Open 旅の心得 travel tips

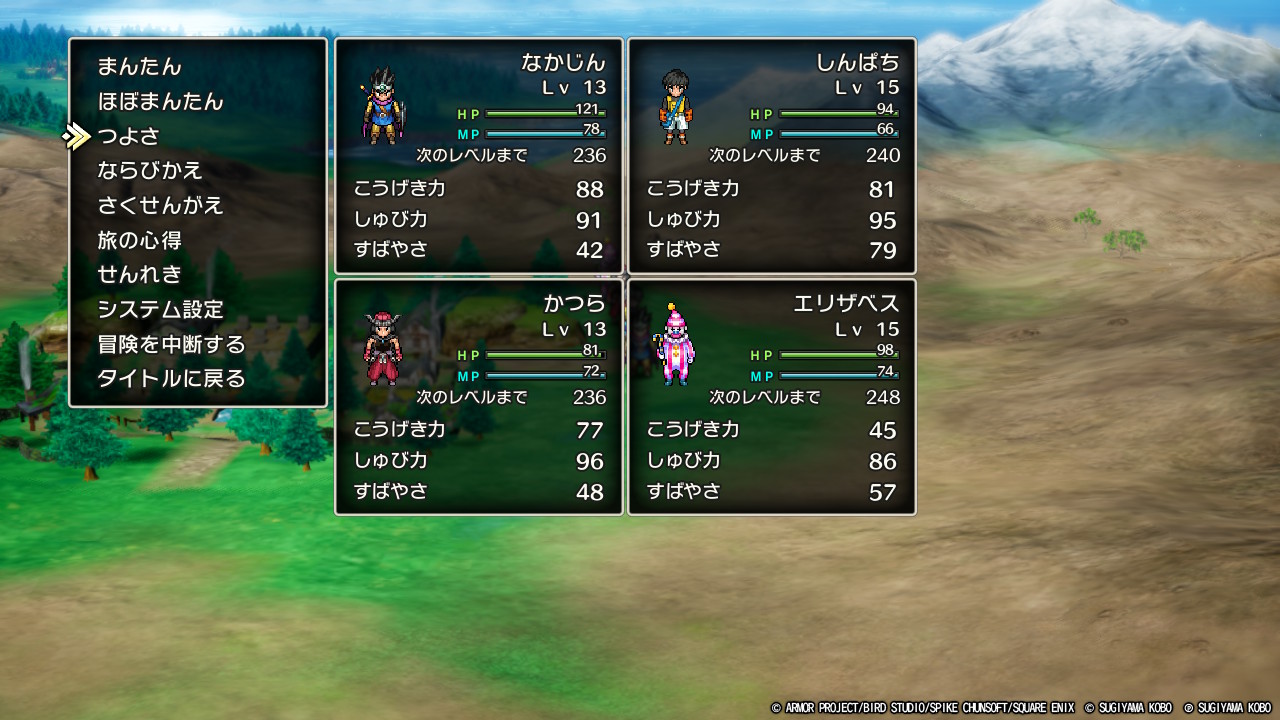pos(139,241)
